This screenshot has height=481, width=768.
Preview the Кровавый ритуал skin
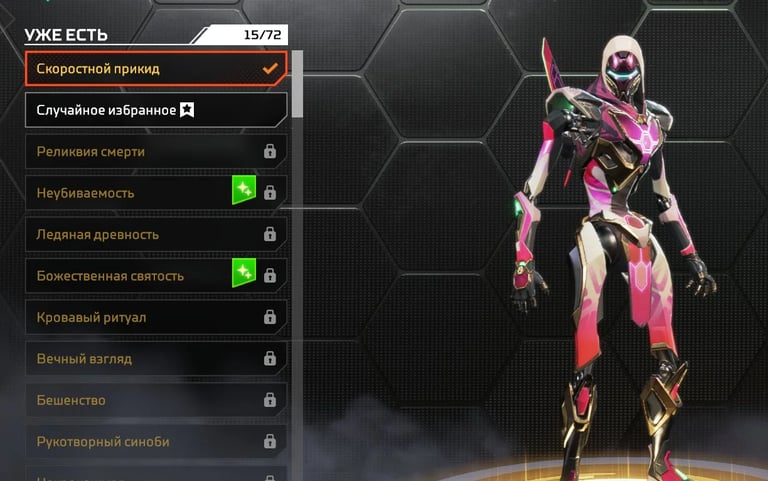(x=155, y=317)
